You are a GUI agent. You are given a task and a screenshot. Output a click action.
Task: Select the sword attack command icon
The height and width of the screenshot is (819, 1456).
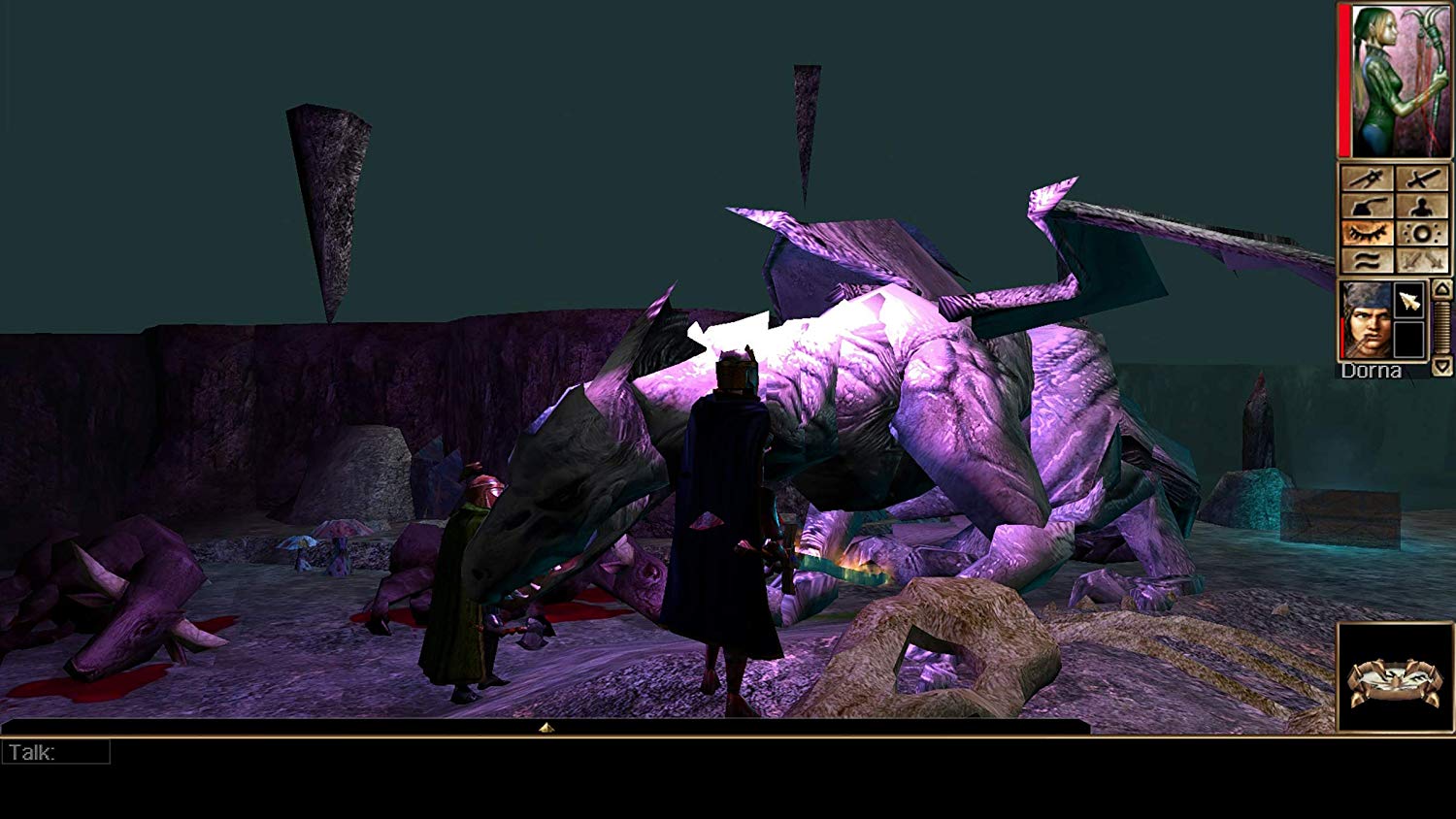[x=1423, y=179]
